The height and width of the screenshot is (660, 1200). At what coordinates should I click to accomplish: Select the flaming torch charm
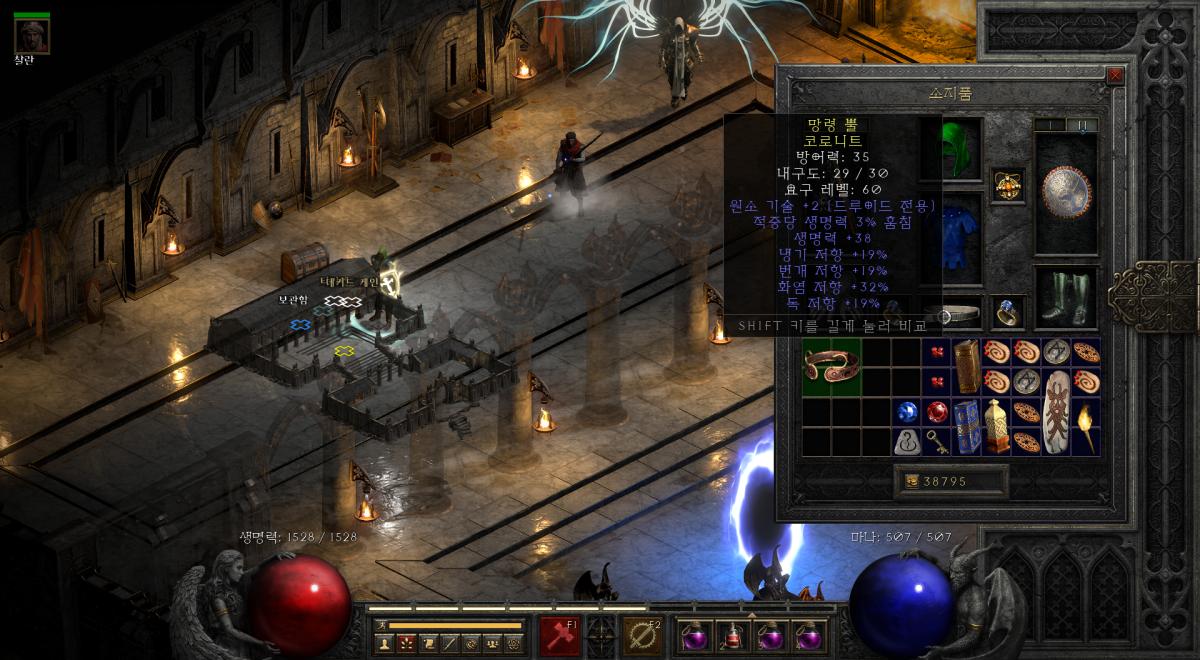tap(1085, 426)
